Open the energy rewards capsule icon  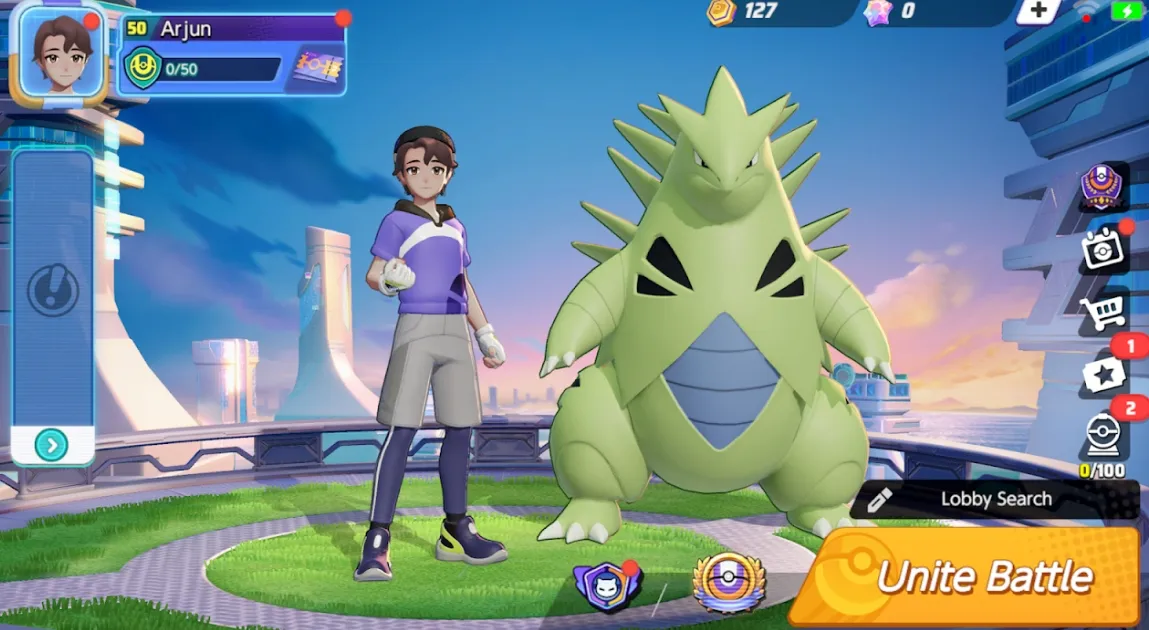1103,436
